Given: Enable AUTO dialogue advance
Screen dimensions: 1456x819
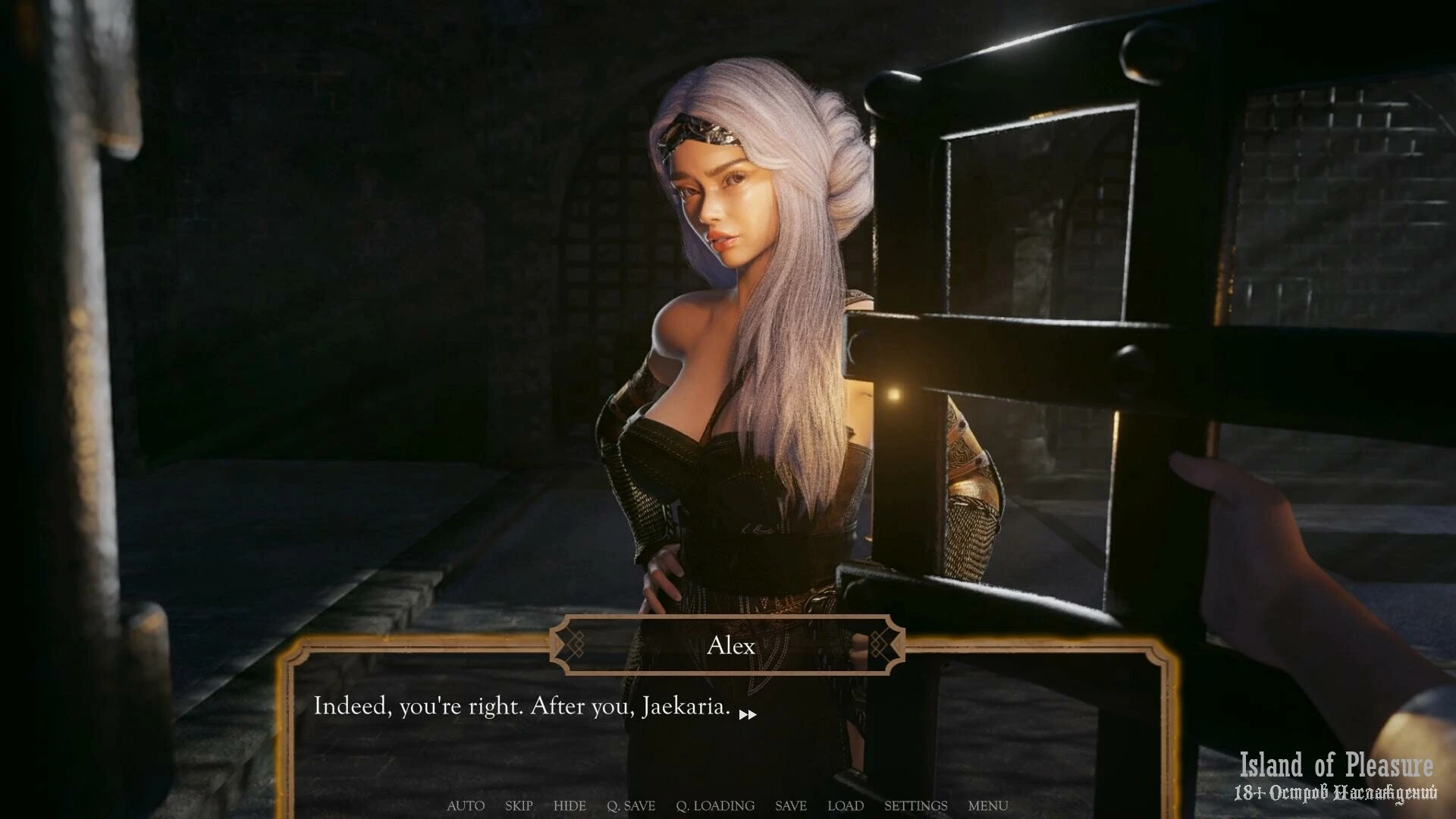Looking at the screenshot, I should pos(466,805).
